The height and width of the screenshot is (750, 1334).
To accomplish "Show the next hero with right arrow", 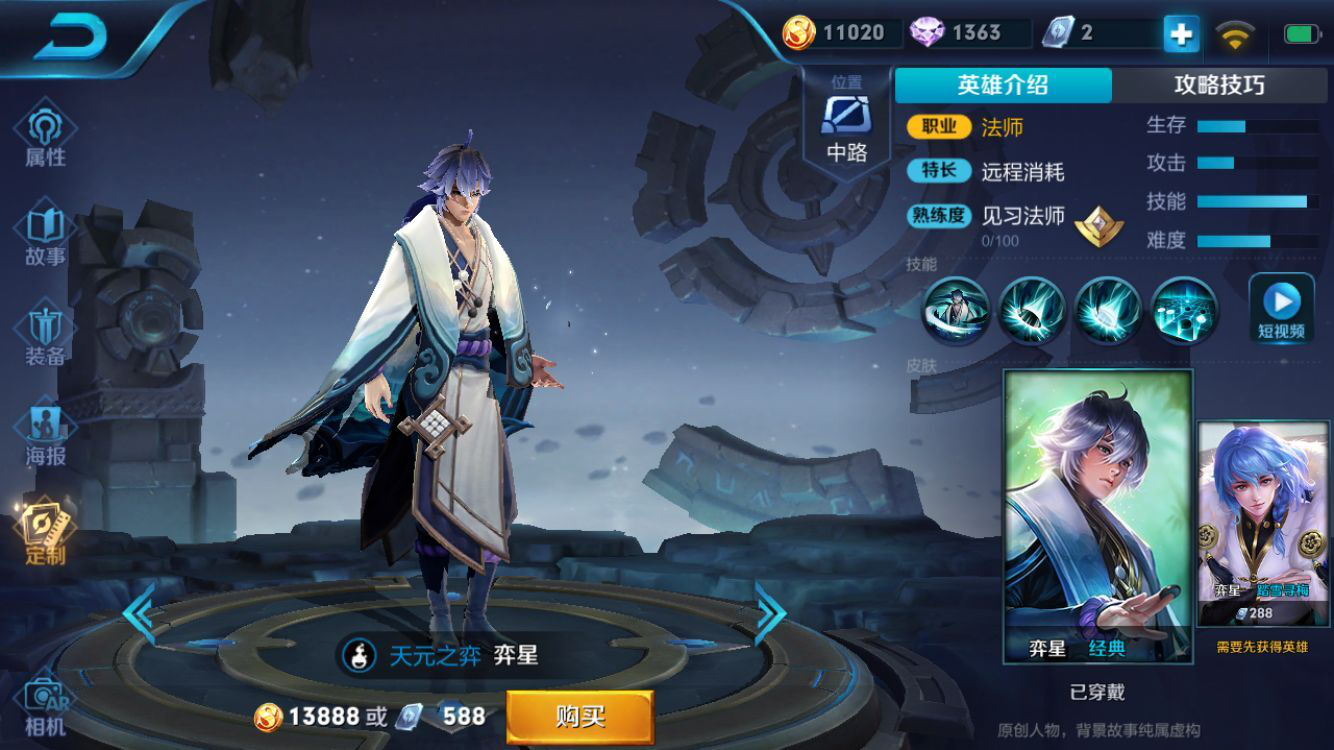I will (770, 612).
